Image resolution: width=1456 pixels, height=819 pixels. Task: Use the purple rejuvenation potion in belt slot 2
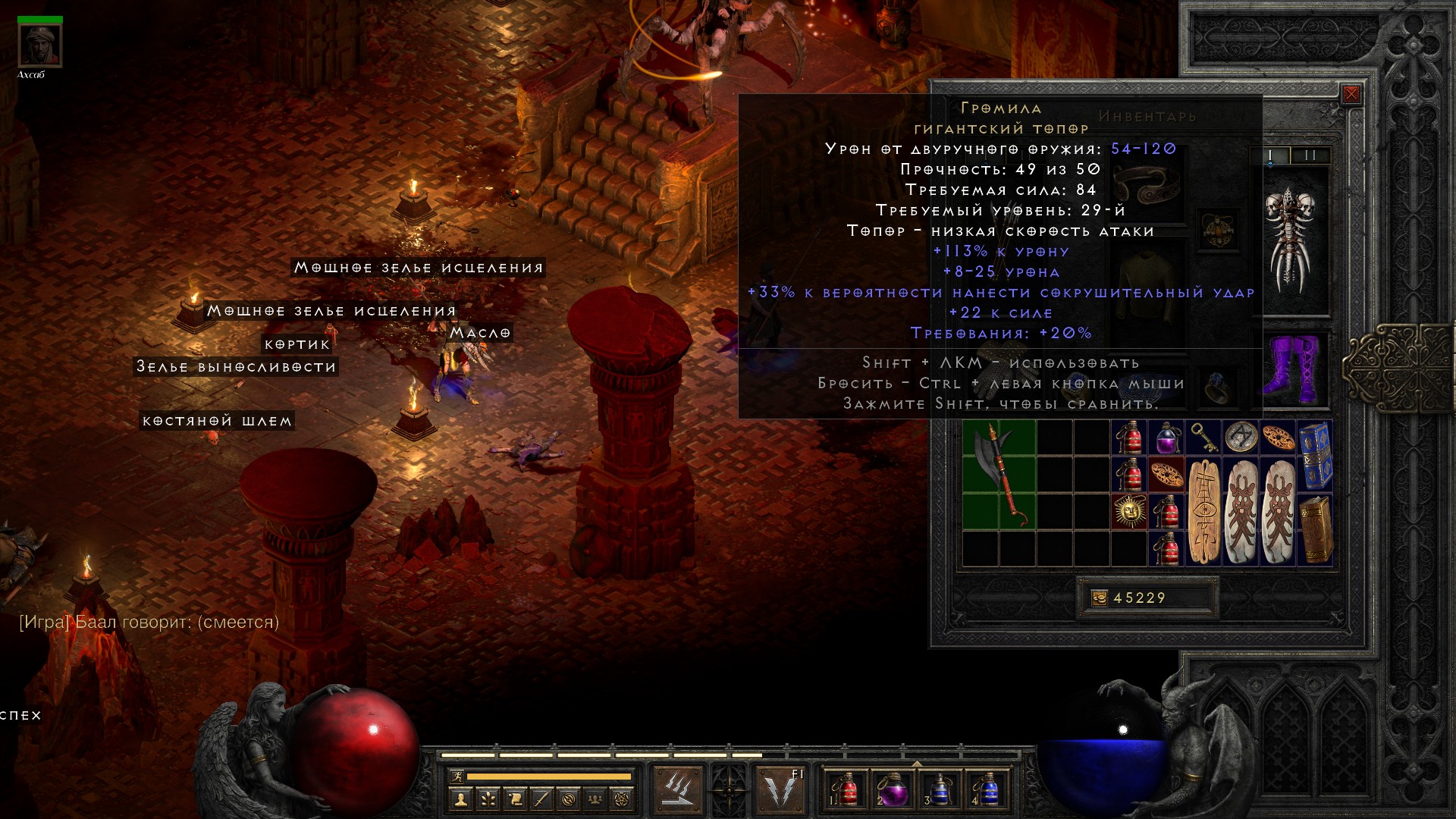893,789
